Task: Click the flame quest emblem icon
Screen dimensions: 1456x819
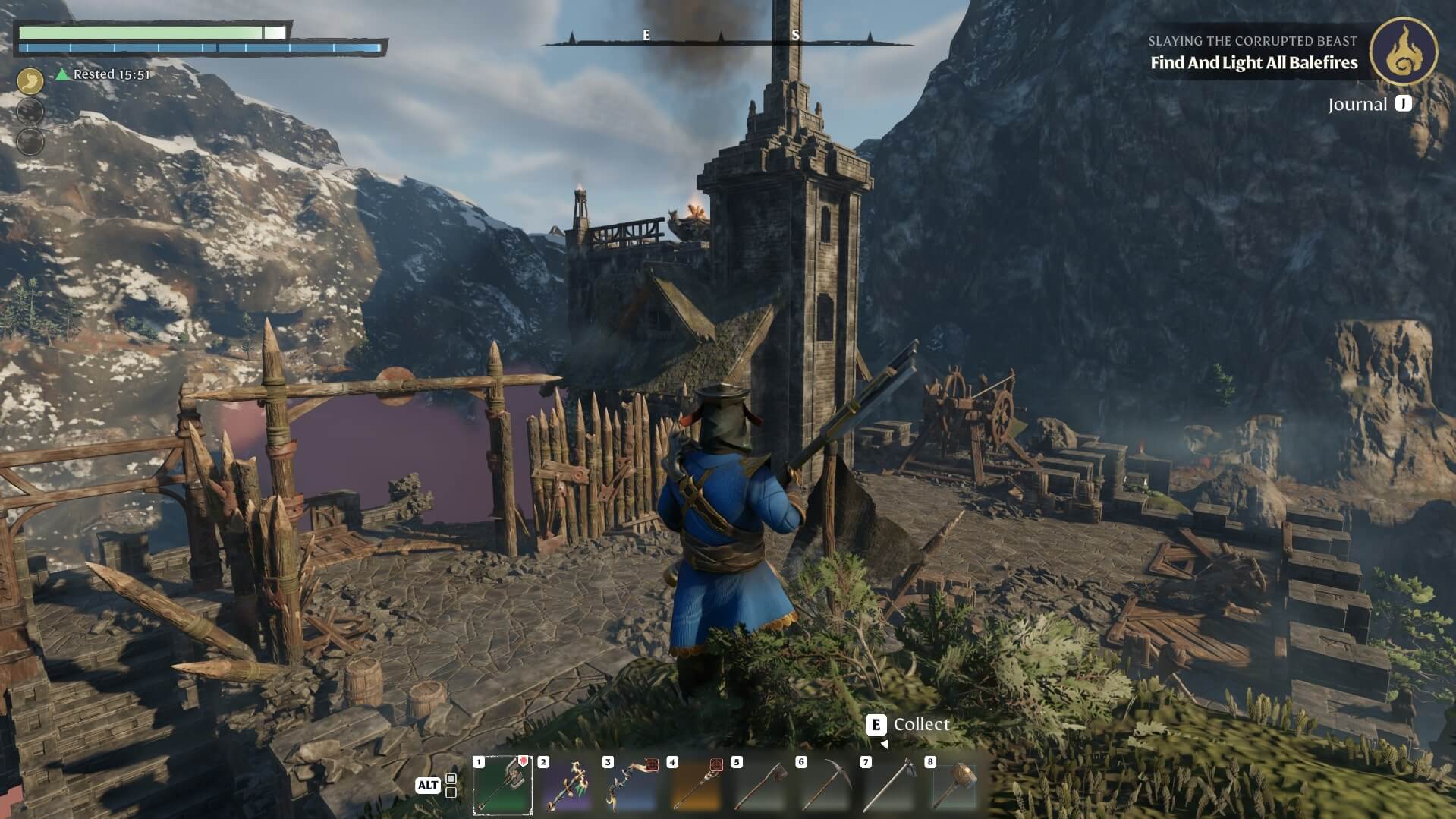Action: pos(1403,51)
